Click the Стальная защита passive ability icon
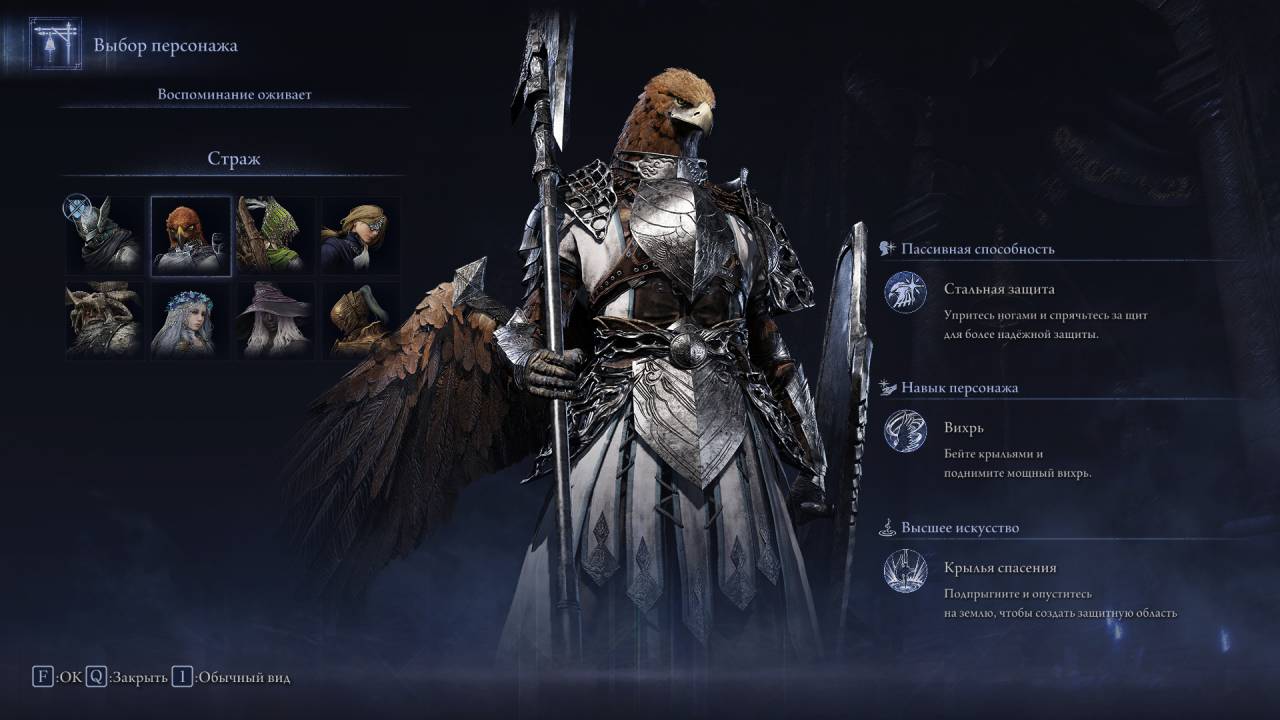1280x720 pixels. pos(905,294)
